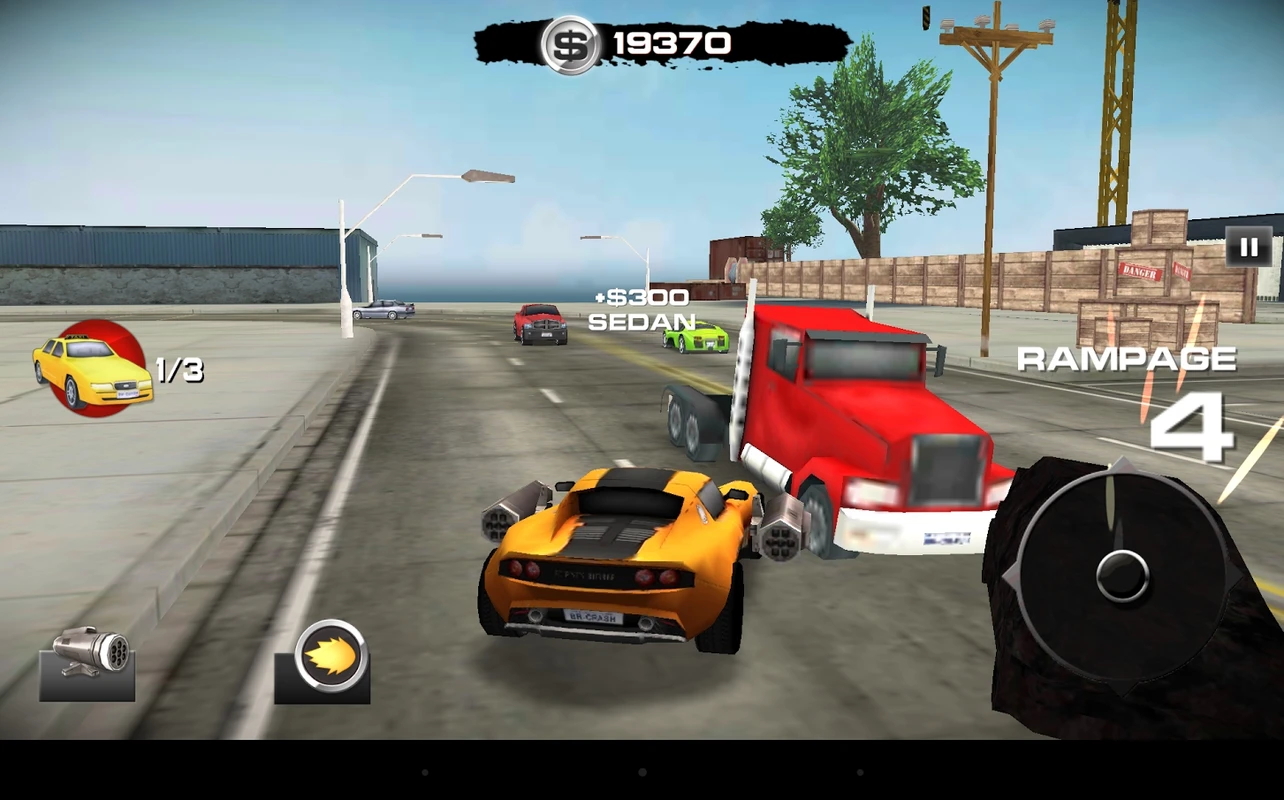The height and width of the screenshot is (800, 1284).
Task: Fire the minigun weapon
Action: 87,663
